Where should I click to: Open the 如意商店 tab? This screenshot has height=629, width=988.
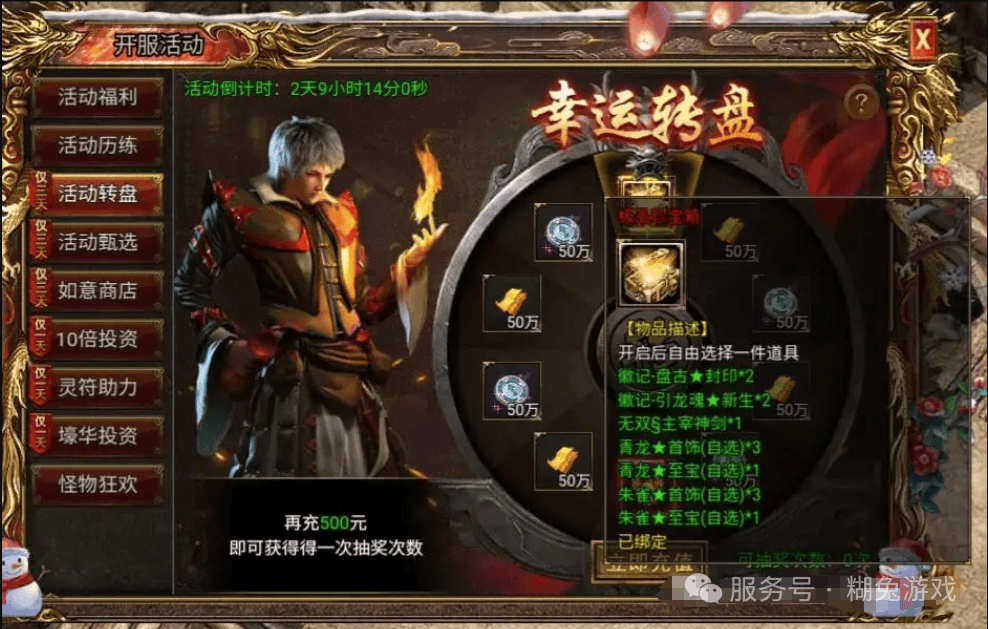pyautogui.click(x=97, y=291)
